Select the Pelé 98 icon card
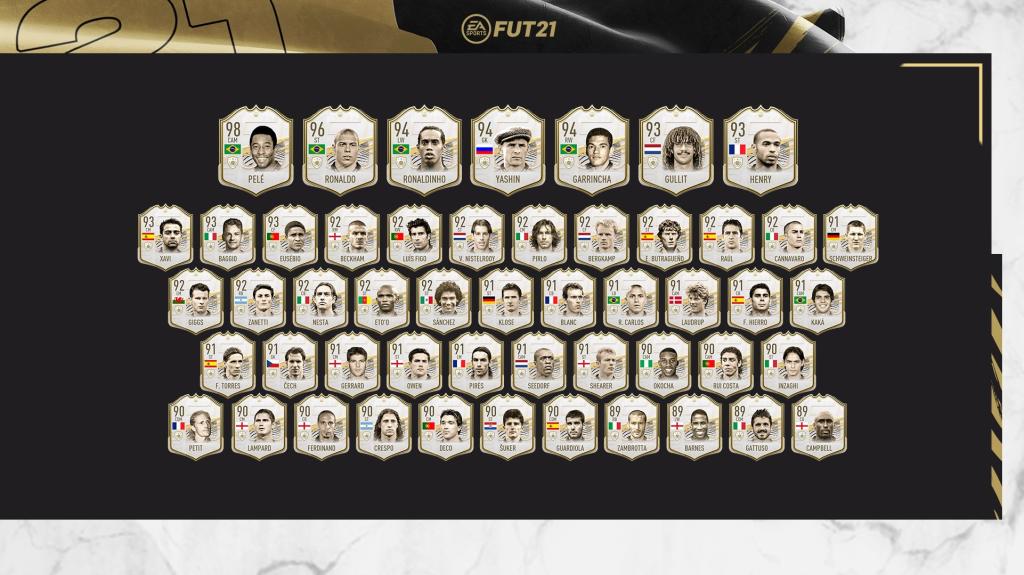The image size is (1024, 575). [255, 150]
